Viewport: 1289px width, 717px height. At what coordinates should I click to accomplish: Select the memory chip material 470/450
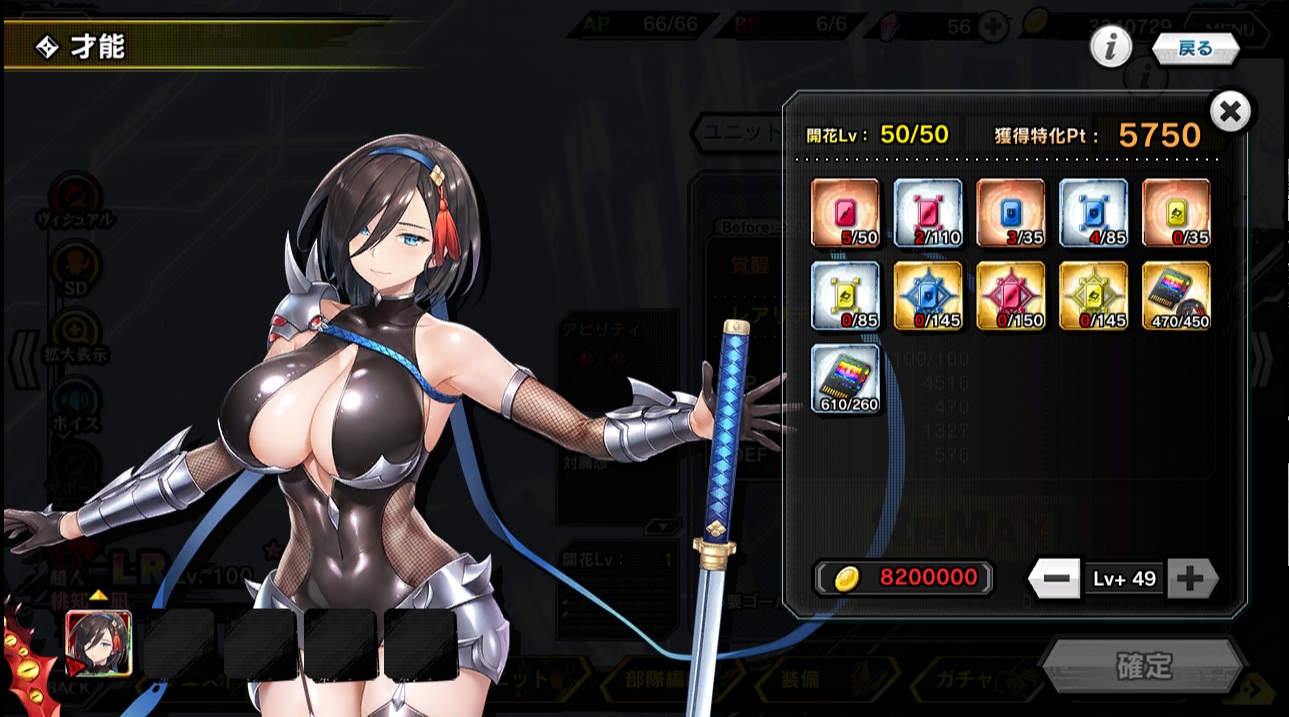(1176, 296)
